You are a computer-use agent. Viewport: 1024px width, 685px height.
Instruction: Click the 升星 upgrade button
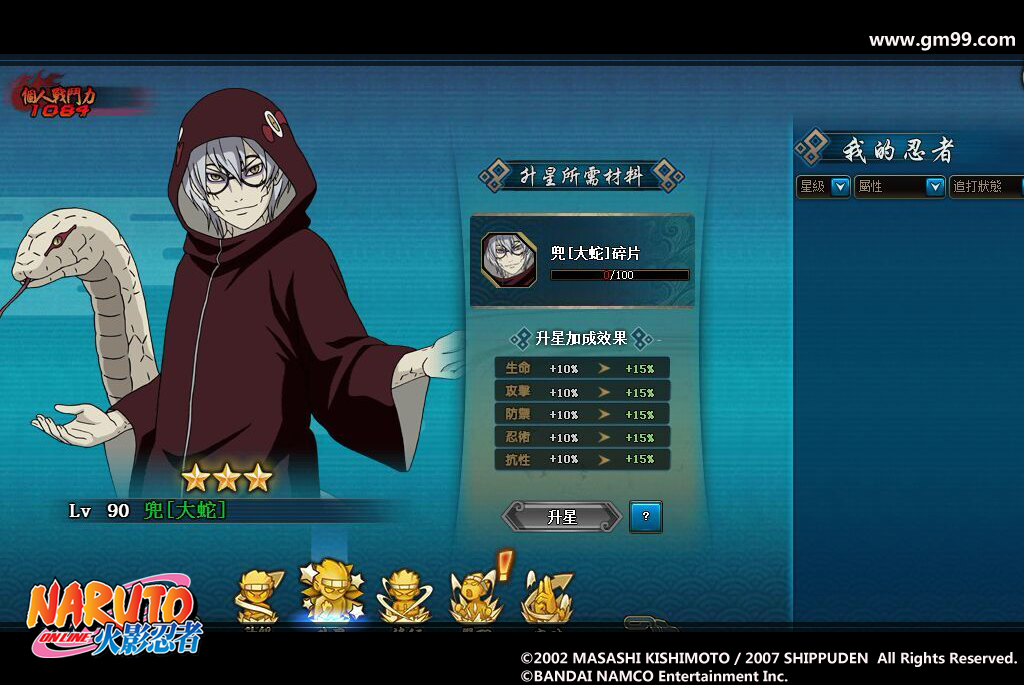(x=562, y=517)
